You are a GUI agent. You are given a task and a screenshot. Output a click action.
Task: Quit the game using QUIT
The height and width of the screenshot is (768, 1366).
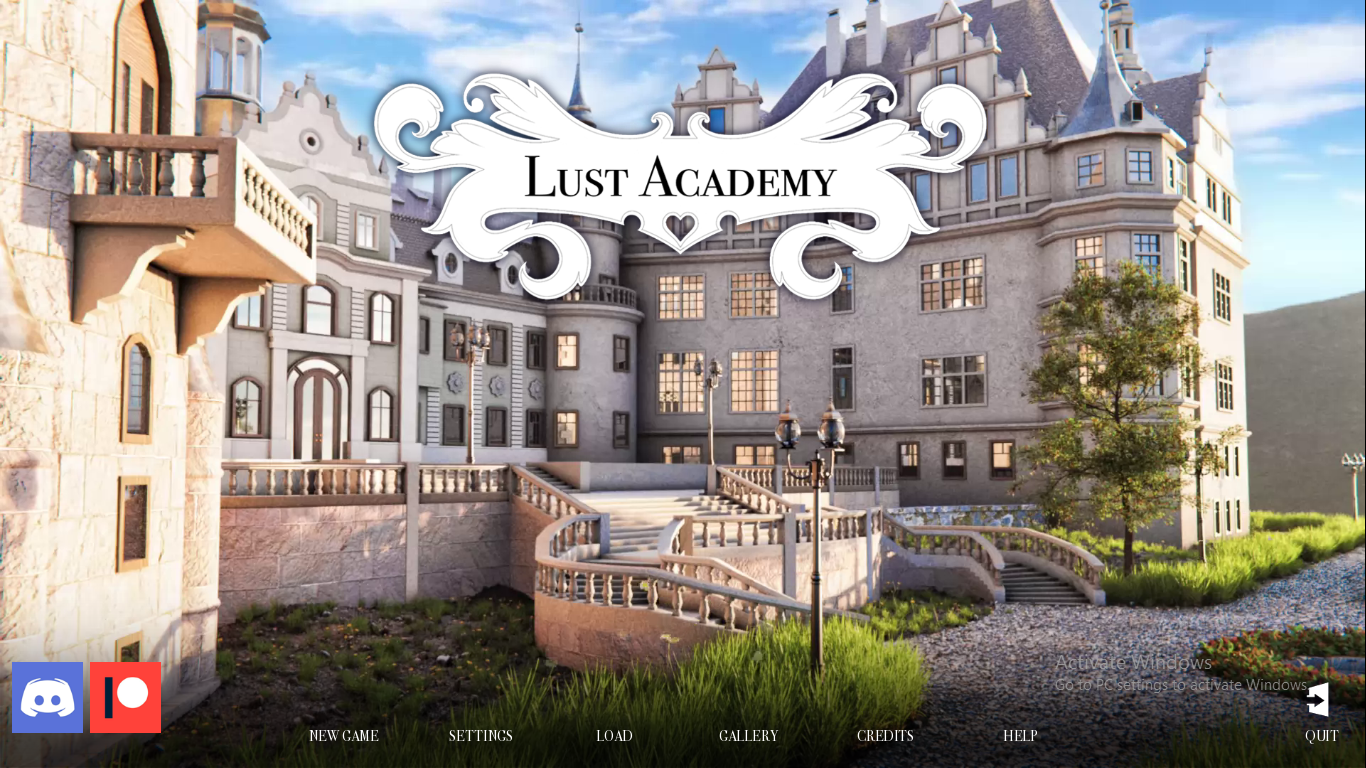coord(1321,736)
